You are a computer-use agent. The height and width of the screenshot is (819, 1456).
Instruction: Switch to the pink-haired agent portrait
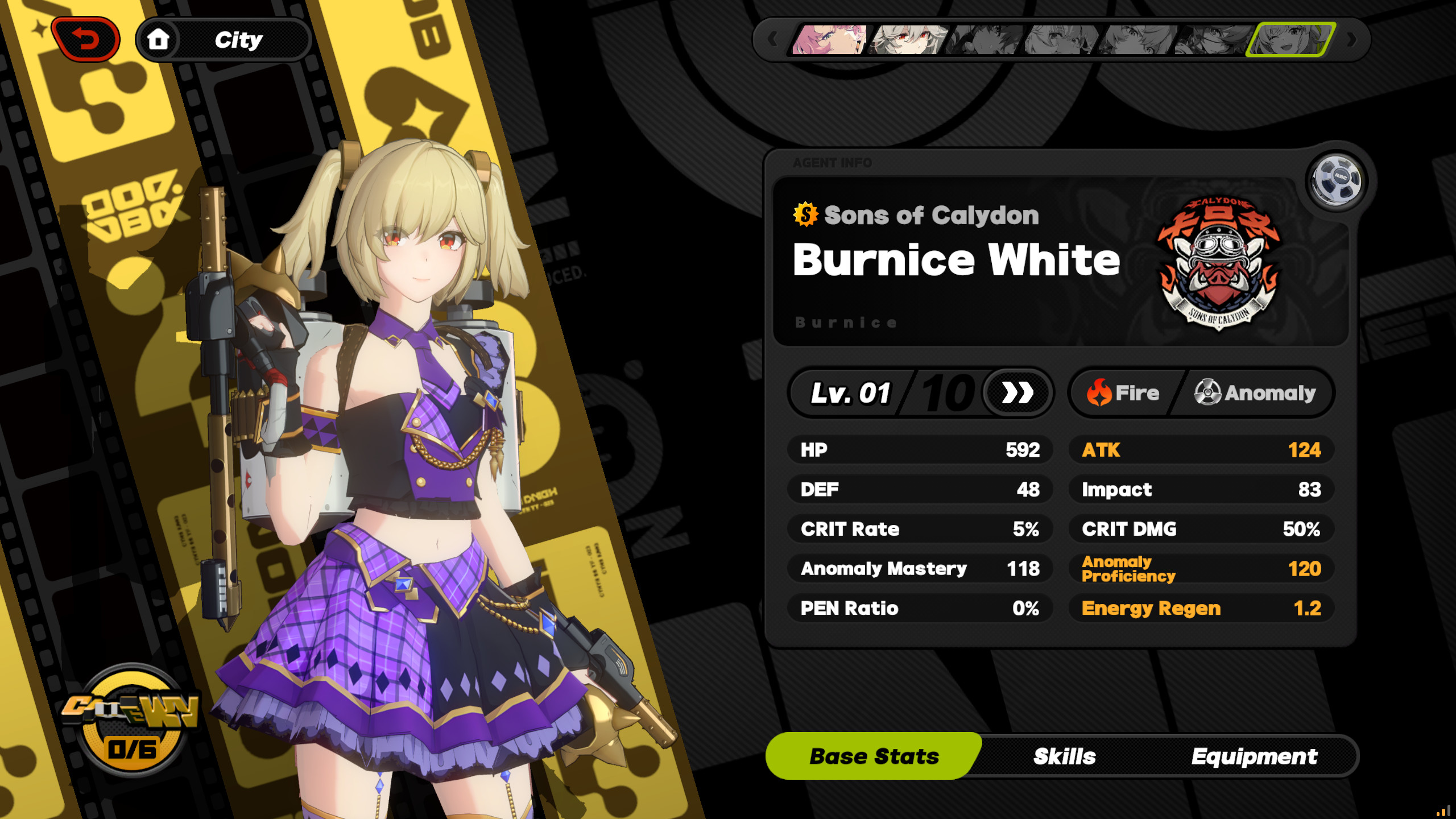(x=828, y=40)
